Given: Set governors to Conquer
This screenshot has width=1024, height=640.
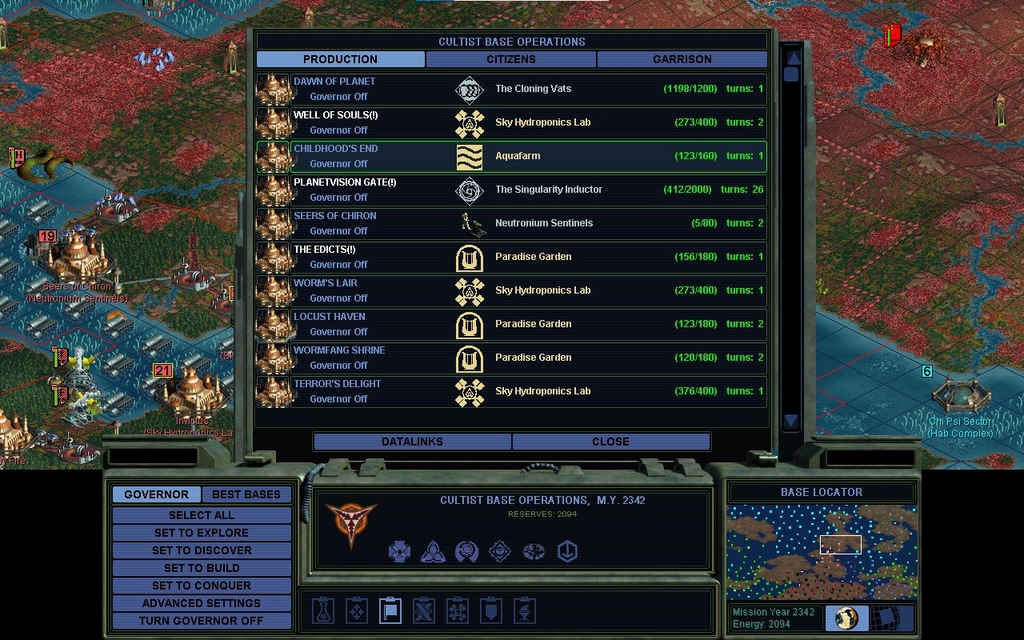Looking at the screenshot, I should tap(201, 585).
